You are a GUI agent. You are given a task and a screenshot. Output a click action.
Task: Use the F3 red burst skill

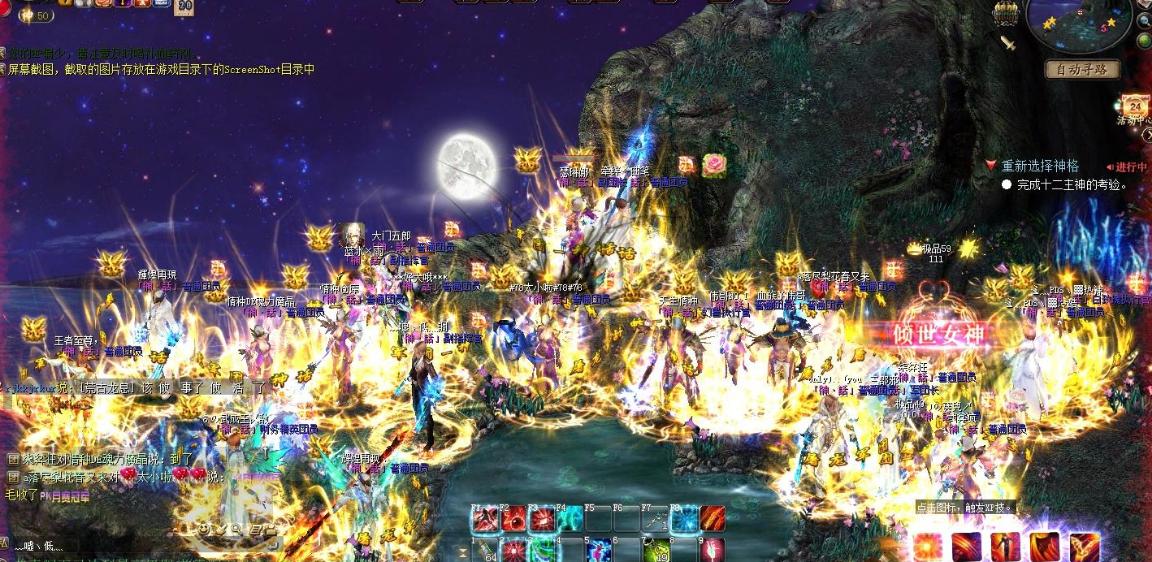[542, 520]
